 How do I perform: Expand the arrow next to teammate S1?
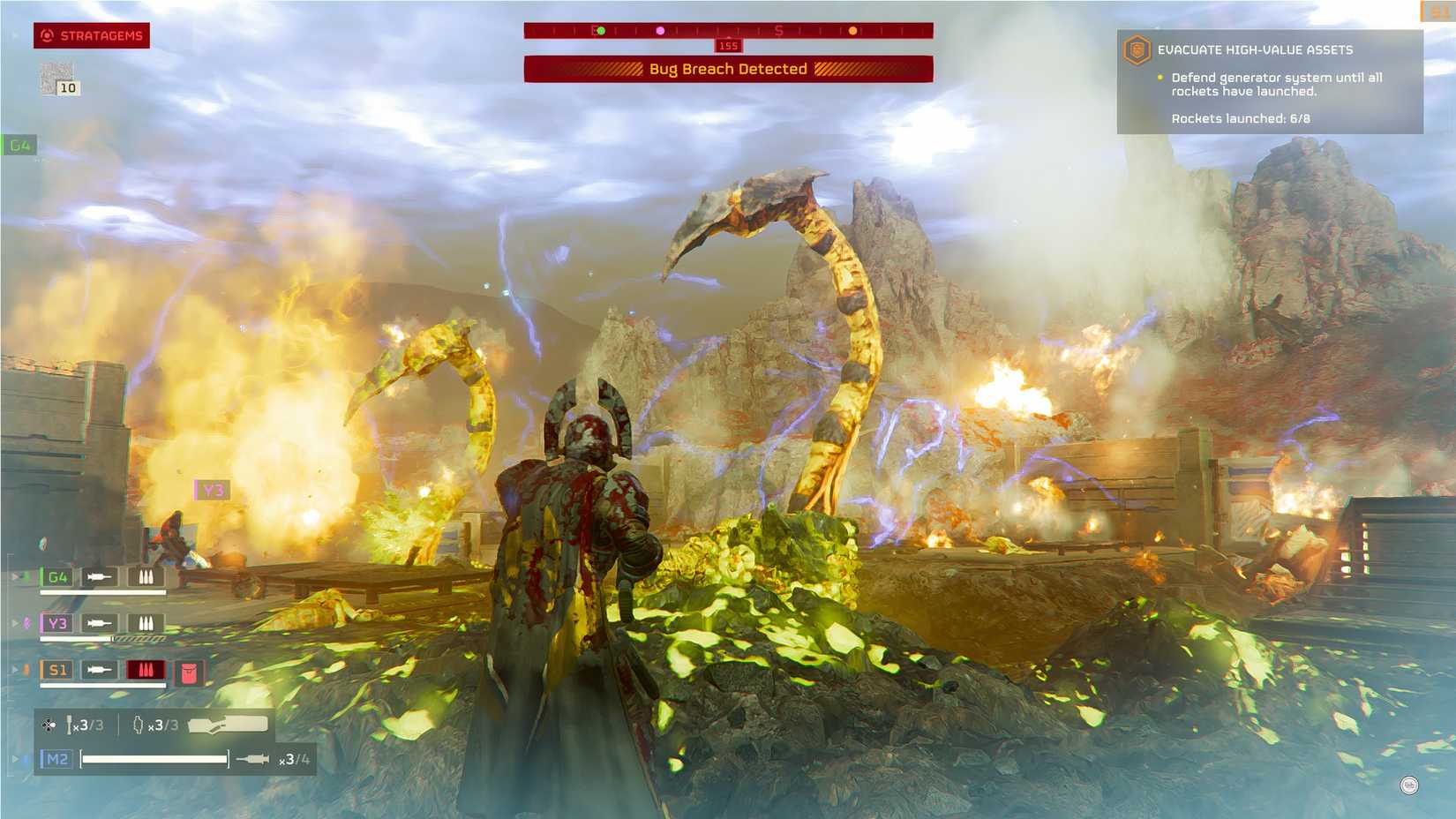(x=17, y=669)
